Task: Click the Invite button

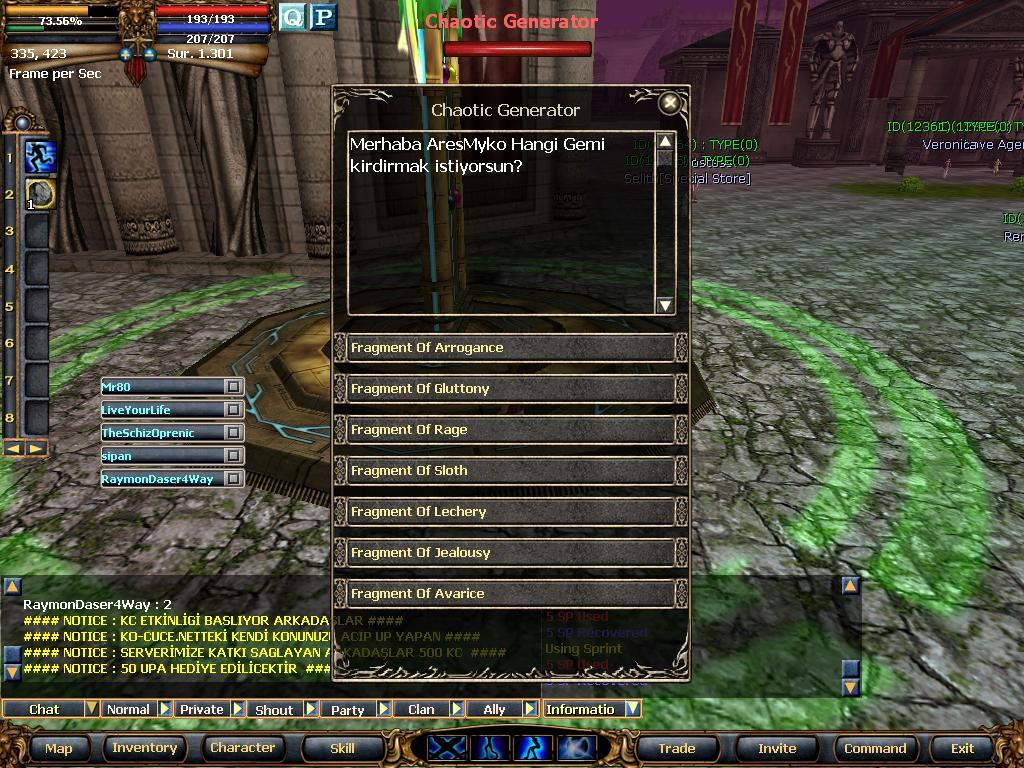Action: click(776, 748)
